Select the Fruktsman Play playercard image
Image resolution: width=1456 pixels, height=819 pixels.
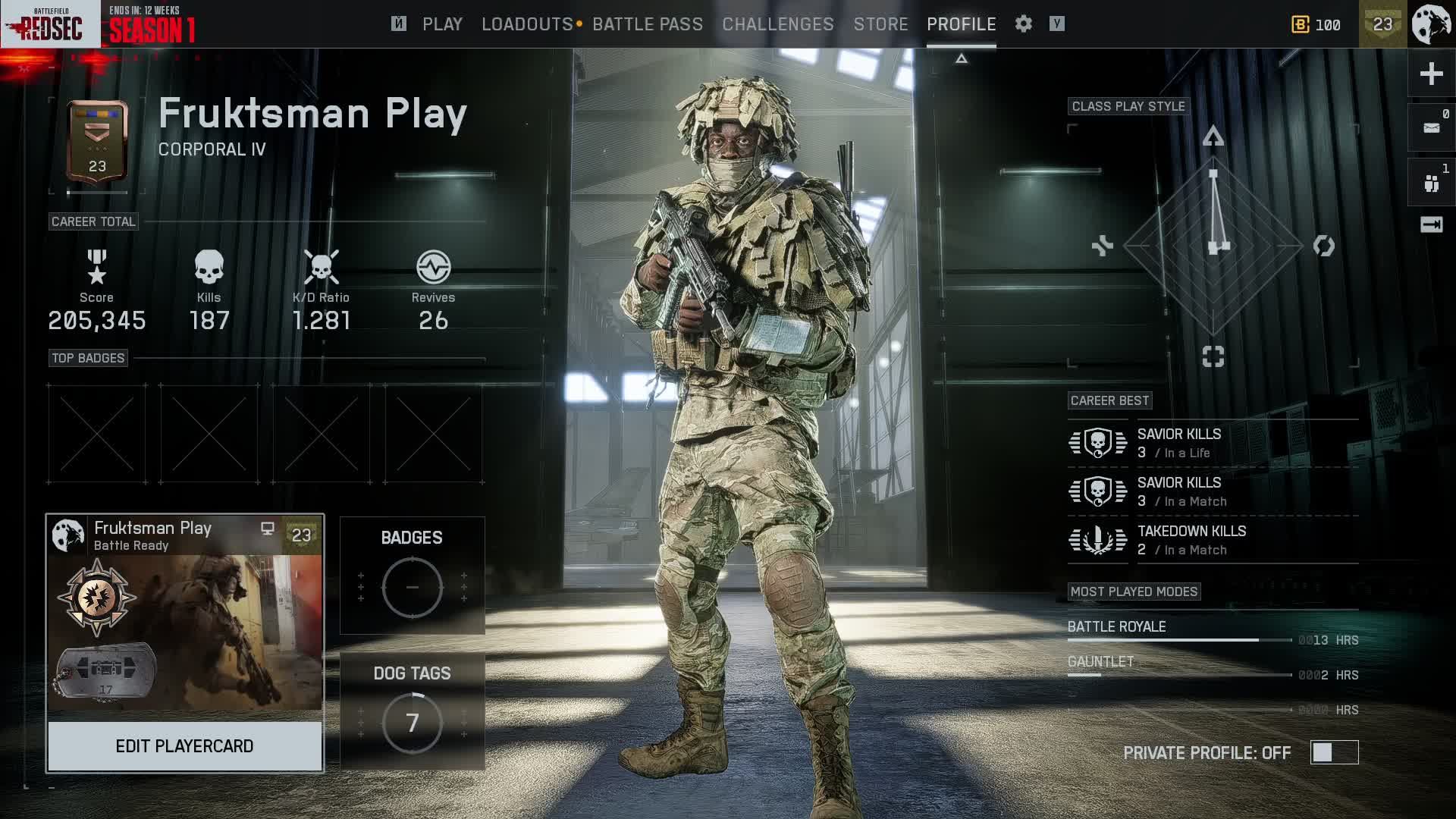[x=184, y=632]
